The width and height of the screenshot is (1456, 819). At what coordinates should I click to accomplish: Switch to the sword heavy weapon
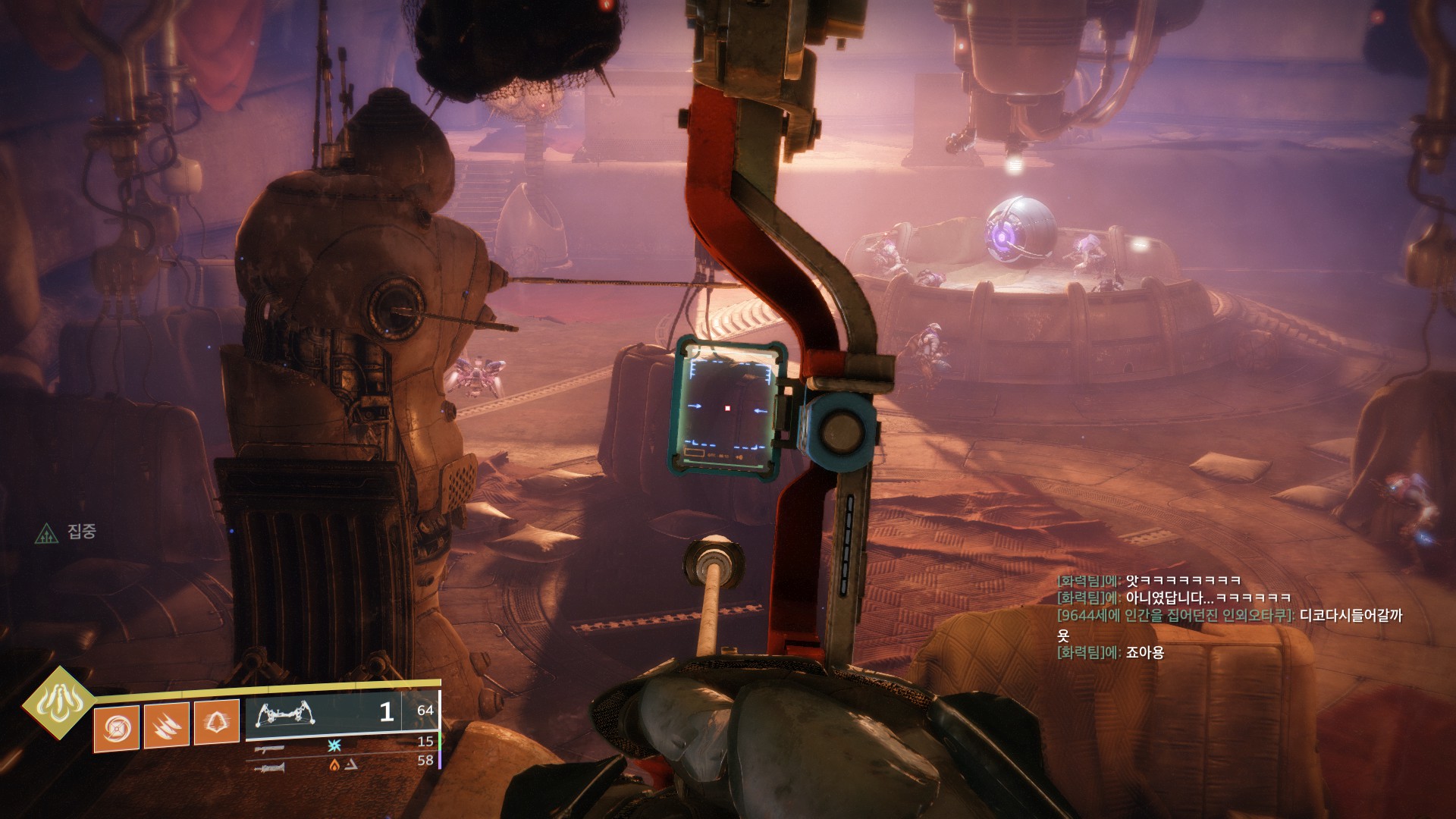click(x=270, y=768)
